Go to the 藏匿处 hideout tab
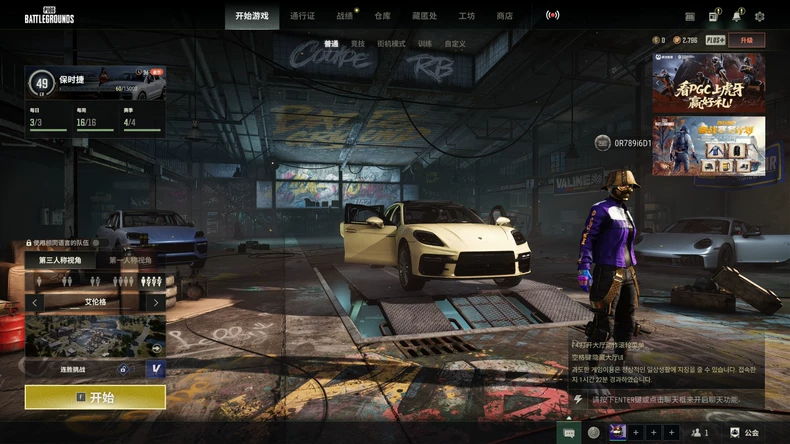Viewport: 790px width, 444px height. 424,16
